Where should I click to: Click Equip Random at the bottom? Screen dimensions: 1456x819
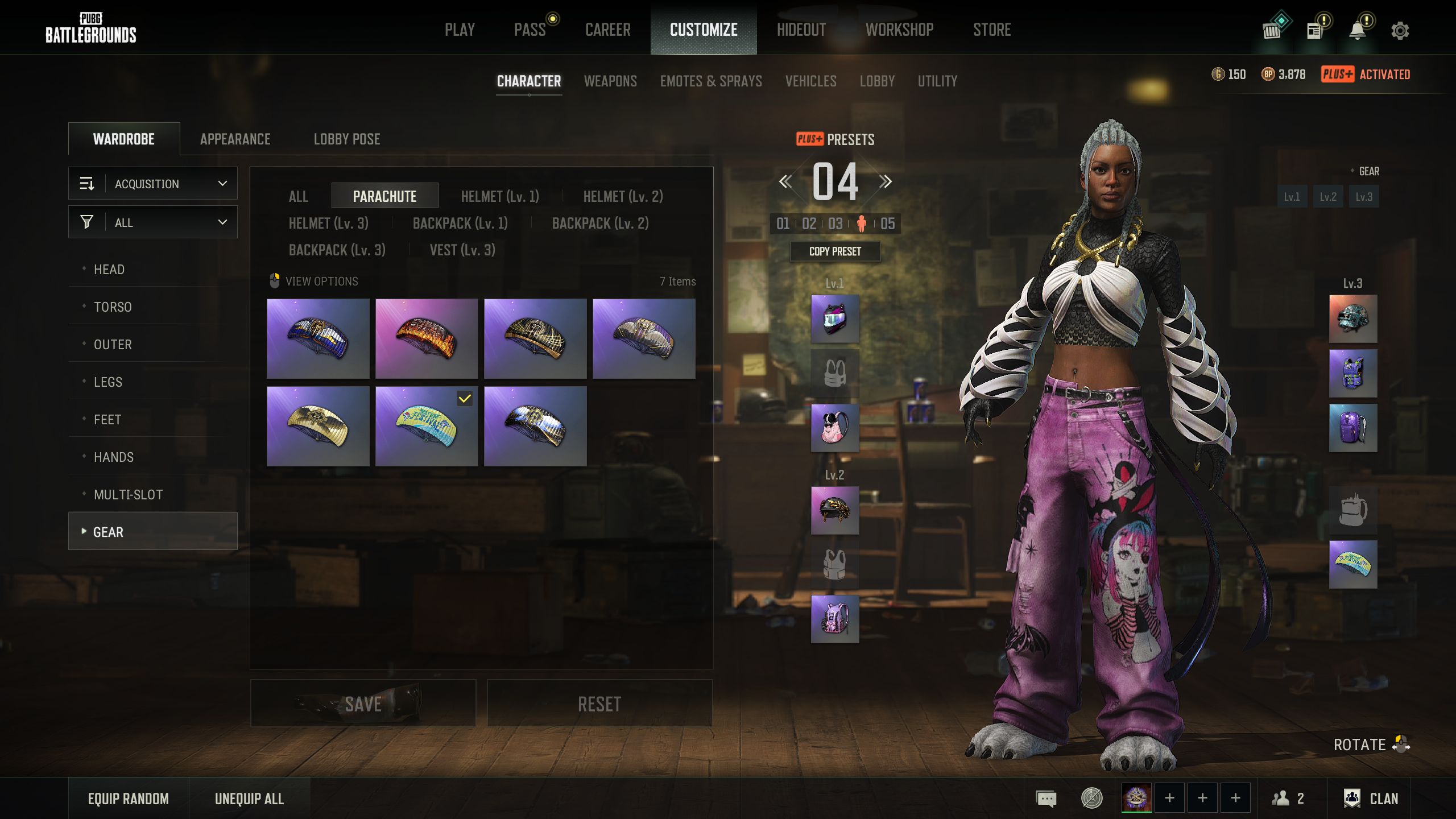pyautogui.click(x=128, y=799)
